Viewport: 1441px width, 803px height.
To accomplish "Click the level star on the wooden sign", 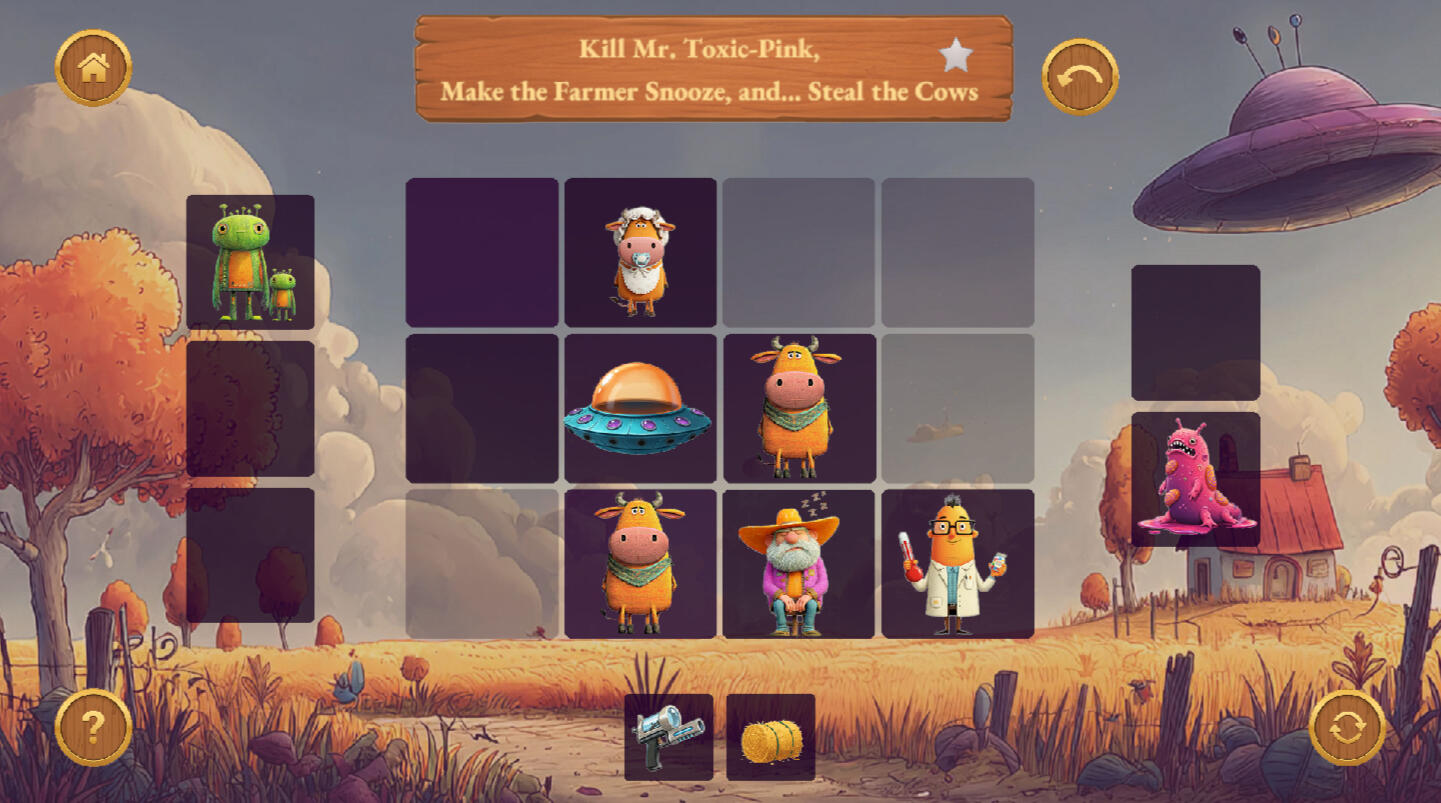I will coord(956,56).
